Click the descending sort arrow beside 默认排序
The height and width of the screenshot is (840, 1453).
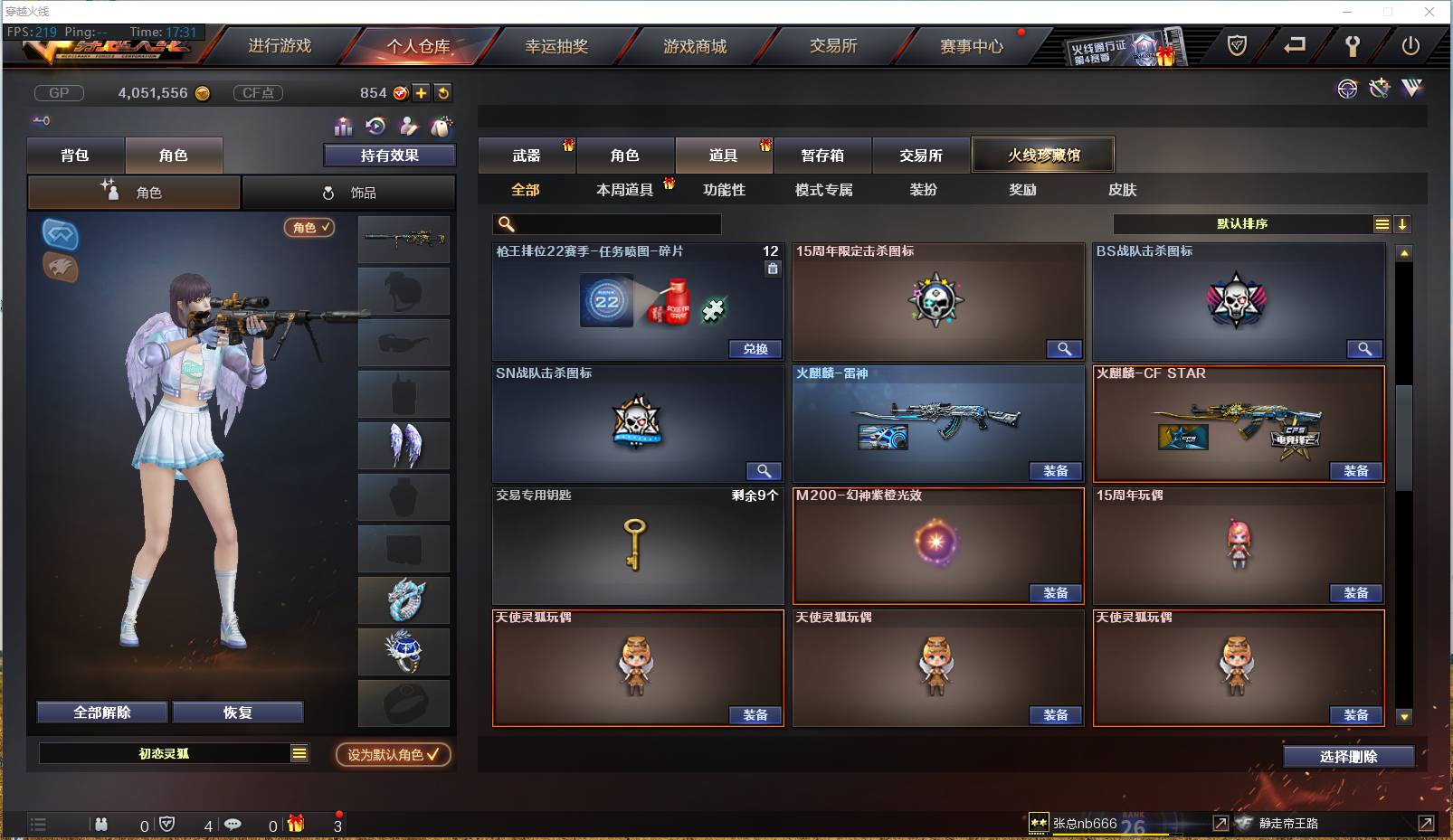pos(1403,223)
